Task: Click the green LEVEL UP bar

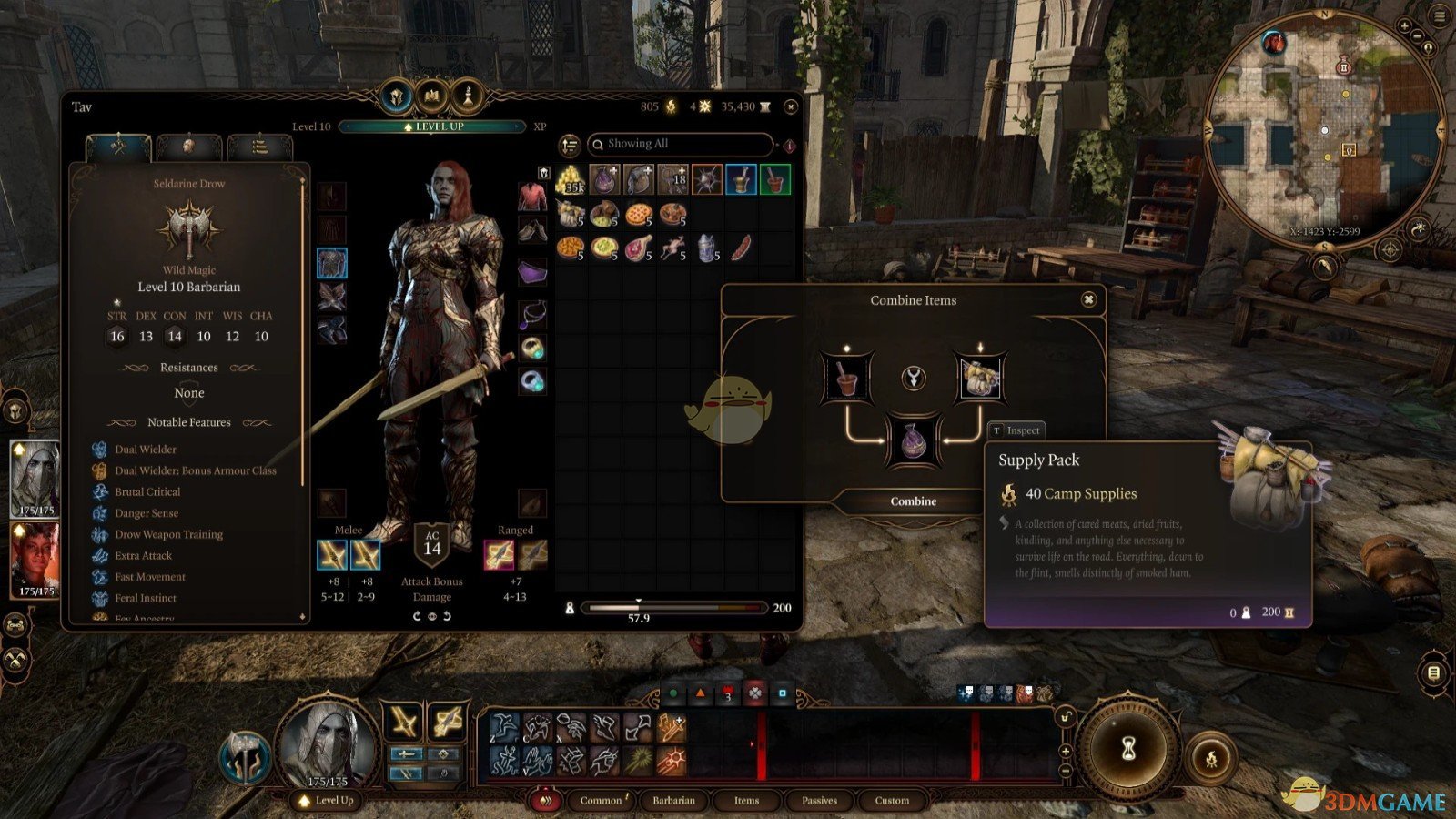Action: click(x=433, y=126)
